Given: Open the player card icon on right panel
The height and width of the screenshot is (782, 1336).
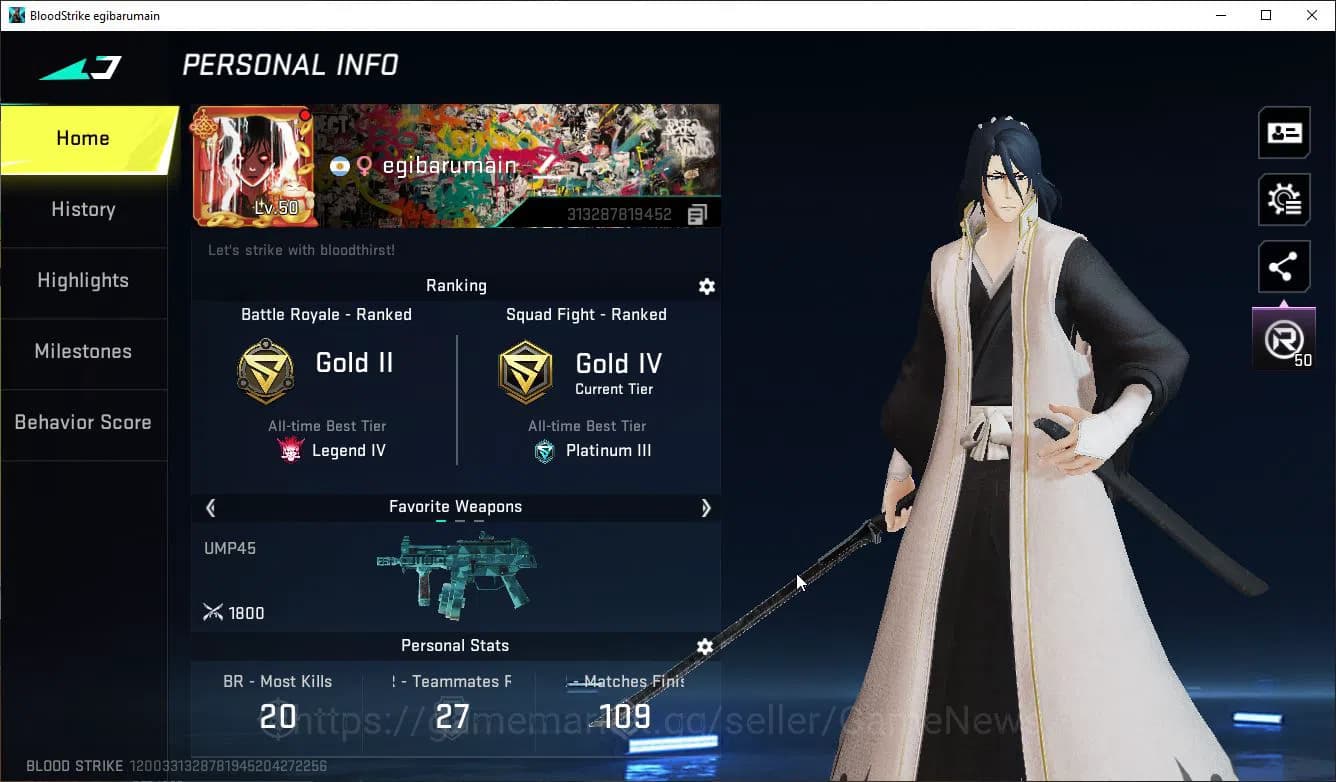Looking at the screenshot, I should (x=1284, y=132).
